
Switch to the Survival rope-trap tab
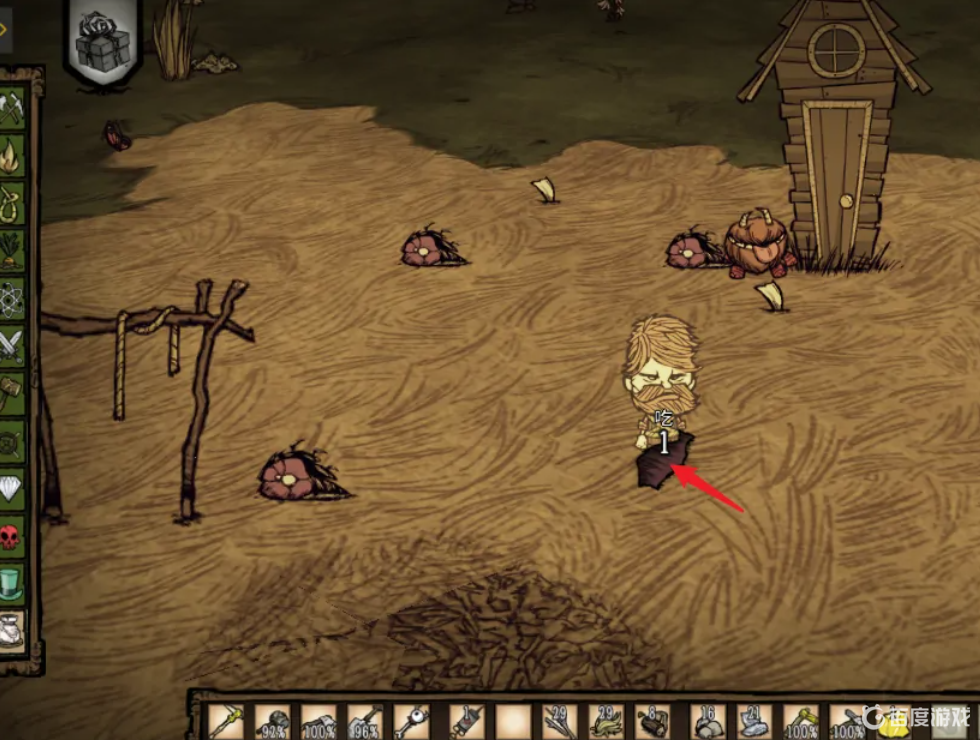pyautogui.click(x=11, y=202)
